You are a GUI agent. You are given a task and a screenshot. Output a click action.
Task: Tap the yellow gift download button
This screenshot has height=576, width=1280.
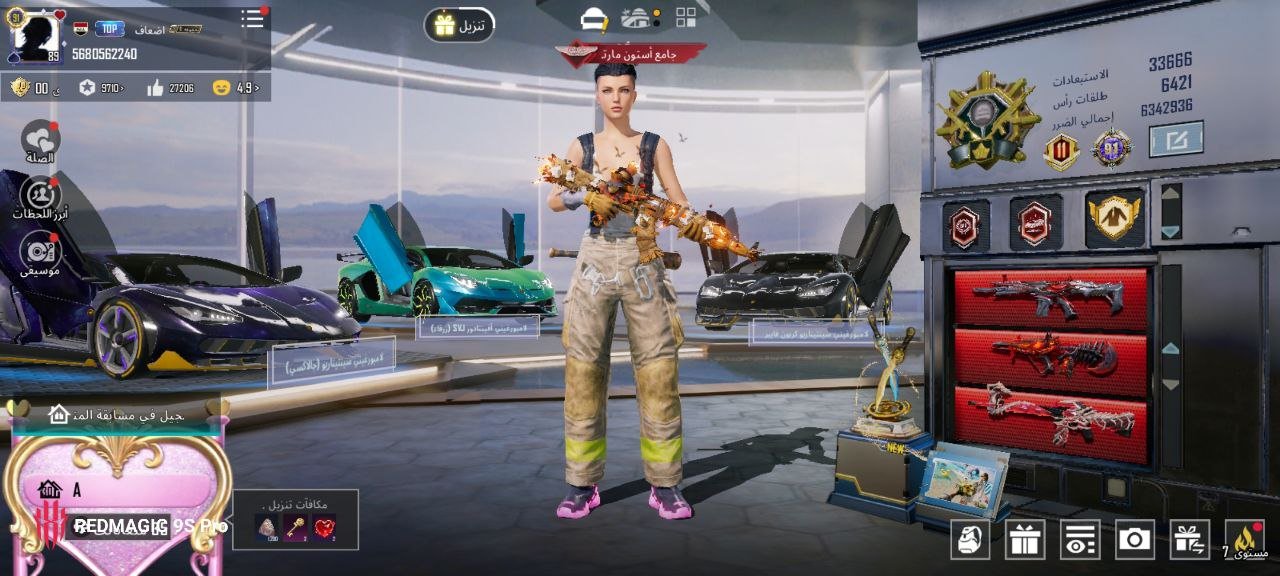[459, 25]
